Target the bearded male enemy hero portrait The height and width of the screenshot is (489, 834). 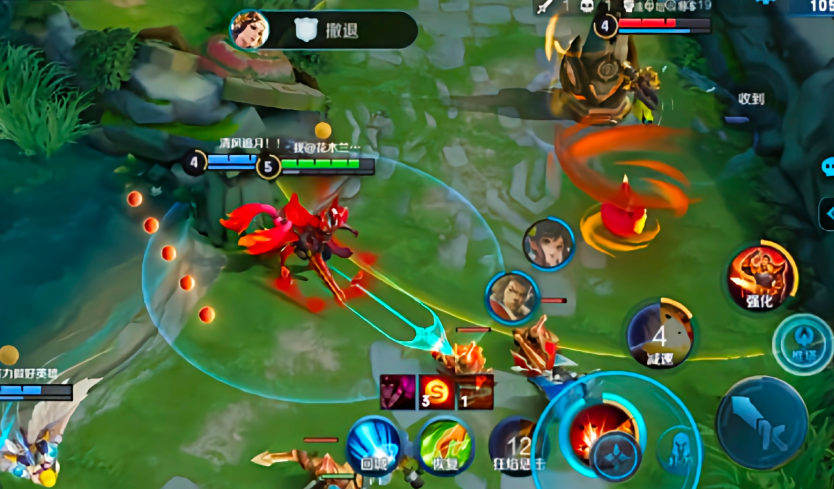[512, 297]
